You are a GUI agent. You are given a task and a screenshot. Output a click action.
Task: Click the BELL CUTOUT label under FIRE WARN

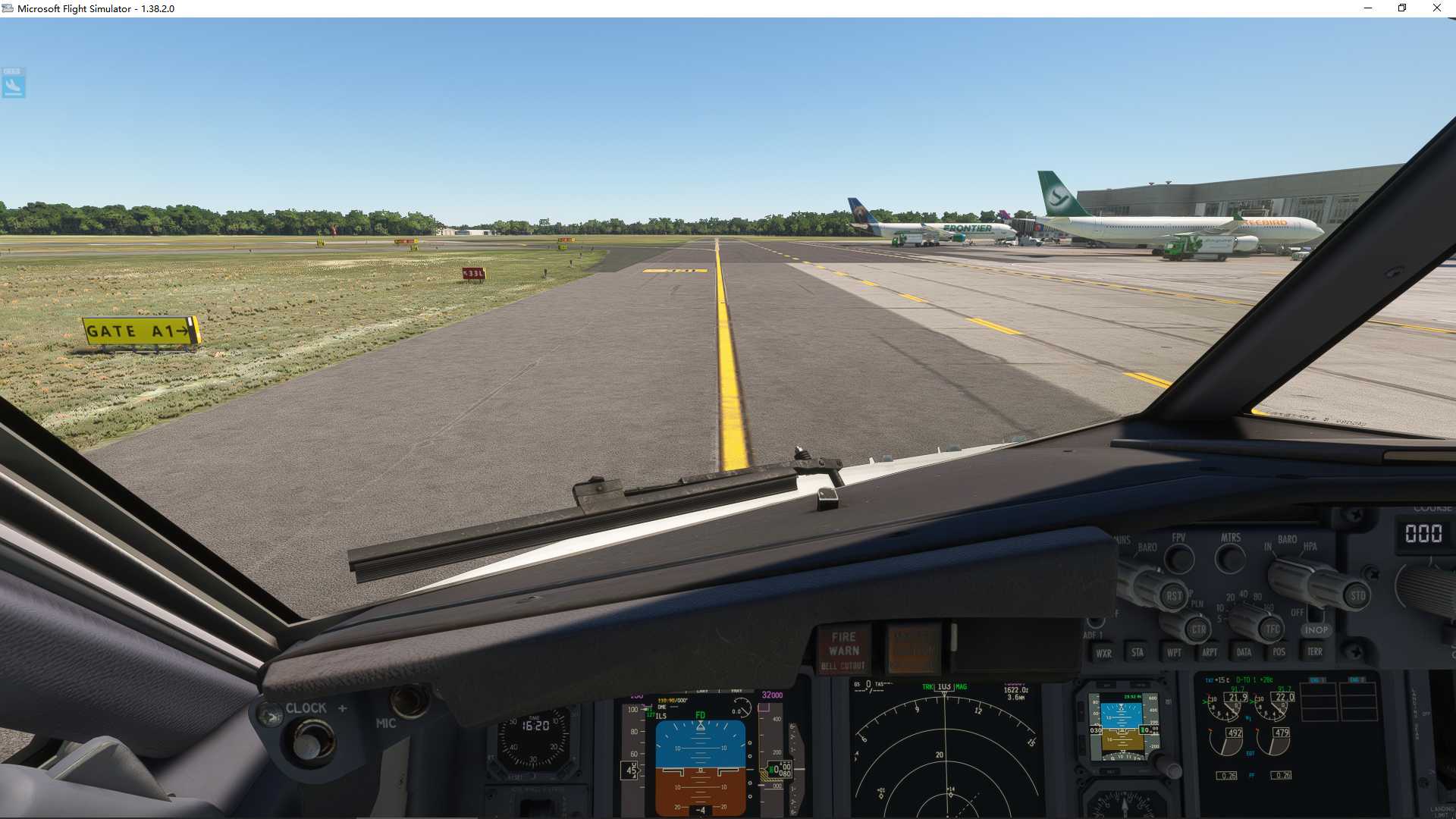[844, 664]
